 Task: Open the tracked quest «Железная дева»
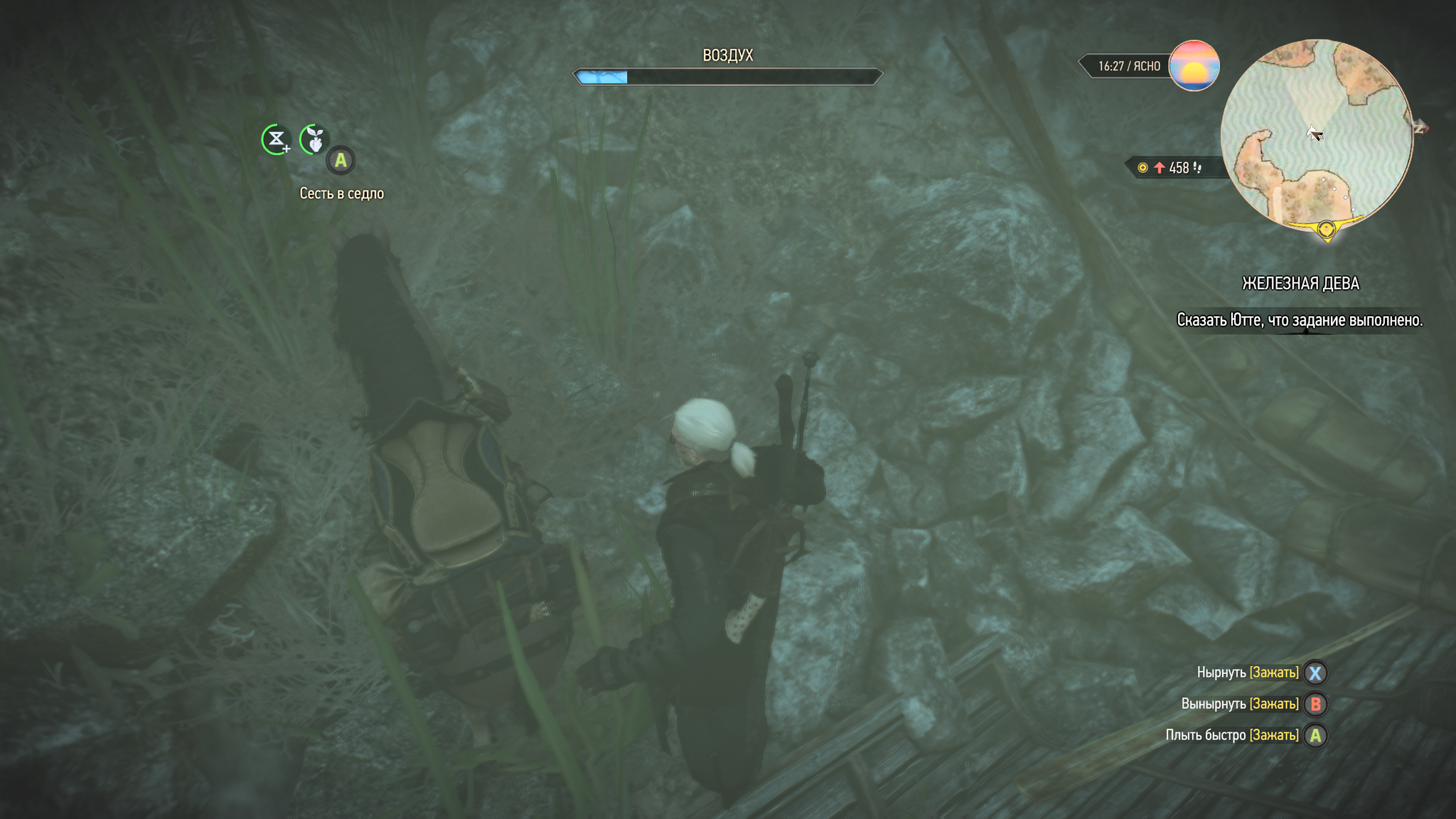[x=1300, y=284]
